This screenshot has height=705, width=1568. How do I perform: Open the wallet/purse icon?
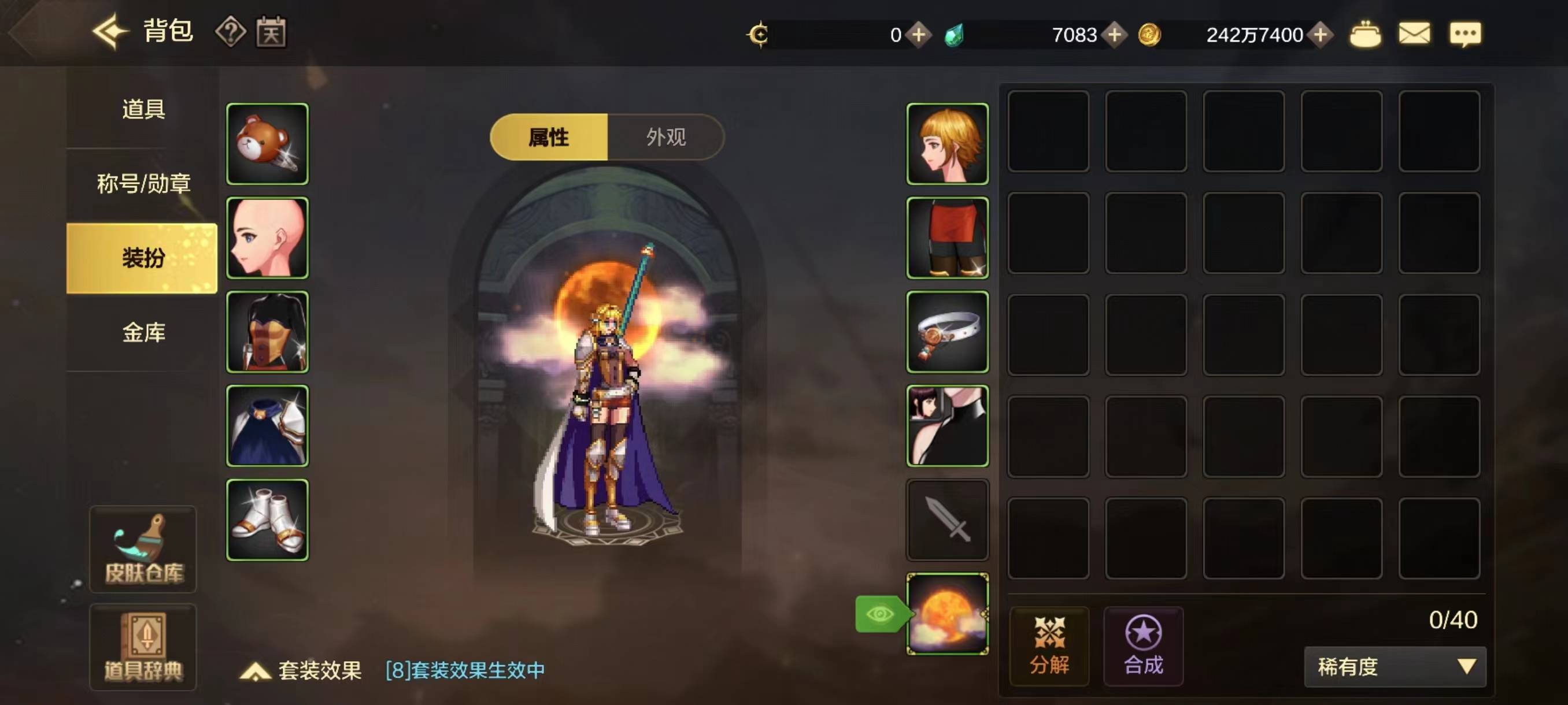point(1364,35)
